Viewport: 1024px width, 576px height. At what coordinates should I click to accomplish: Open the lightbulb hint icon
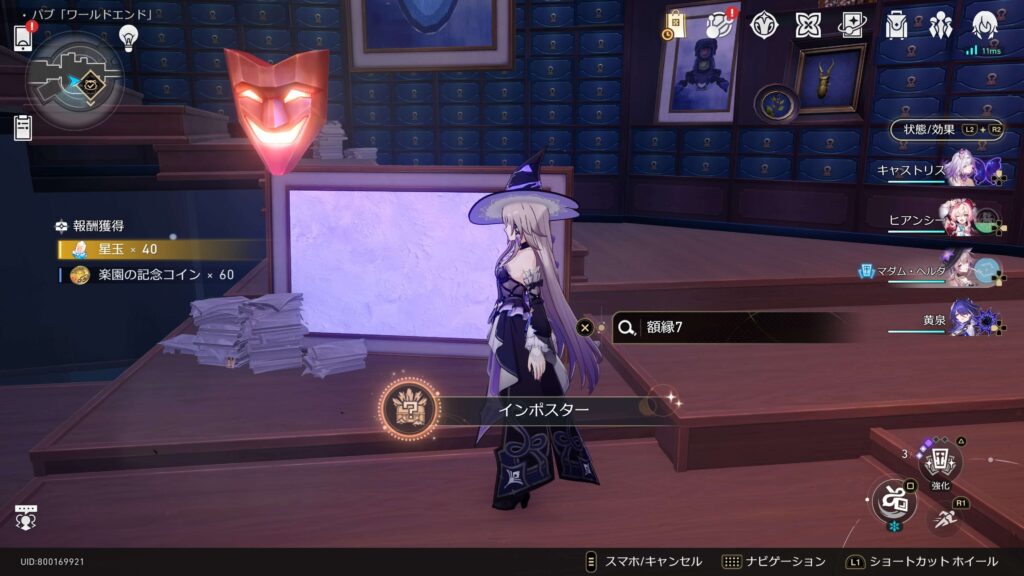128,37
